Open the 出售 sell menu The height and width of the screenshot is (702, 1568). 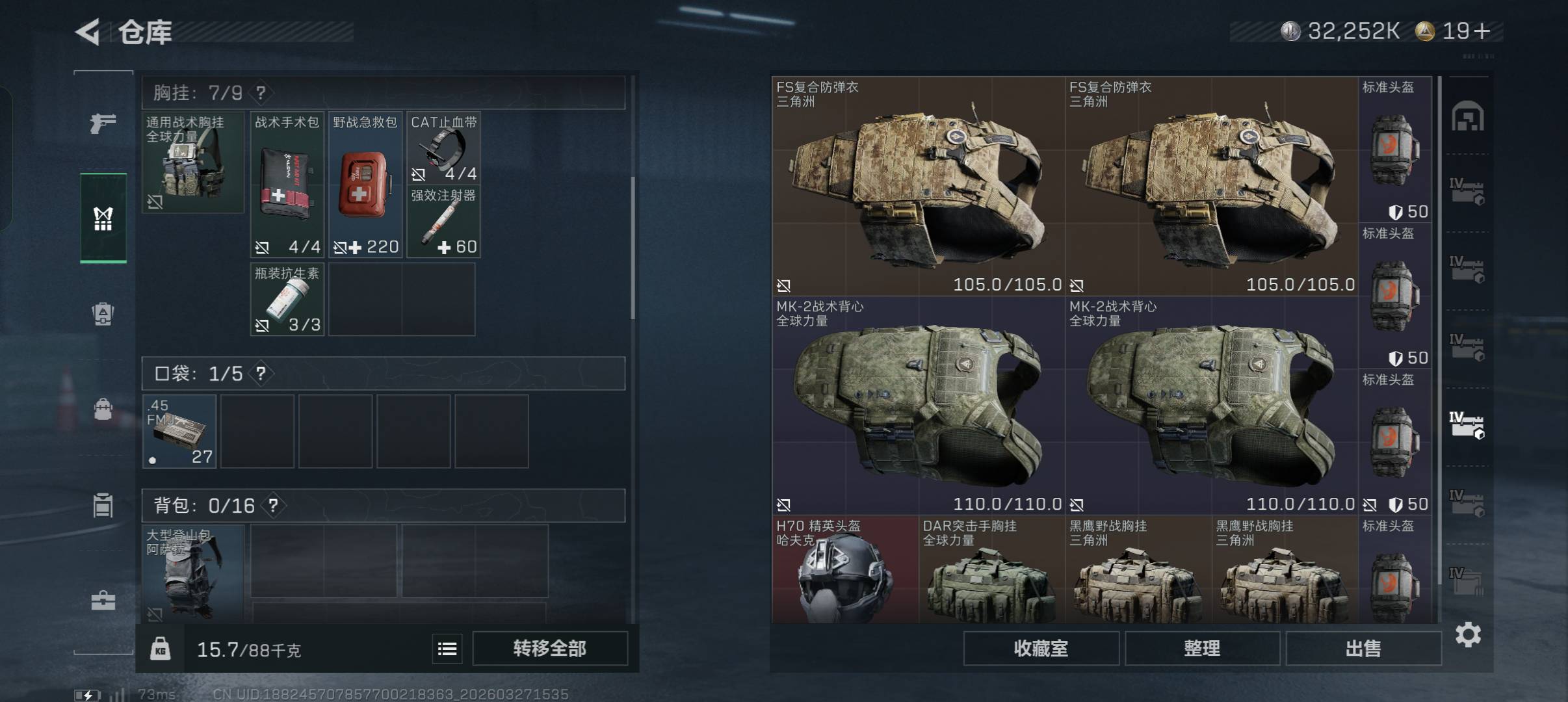pos(1363,648)
